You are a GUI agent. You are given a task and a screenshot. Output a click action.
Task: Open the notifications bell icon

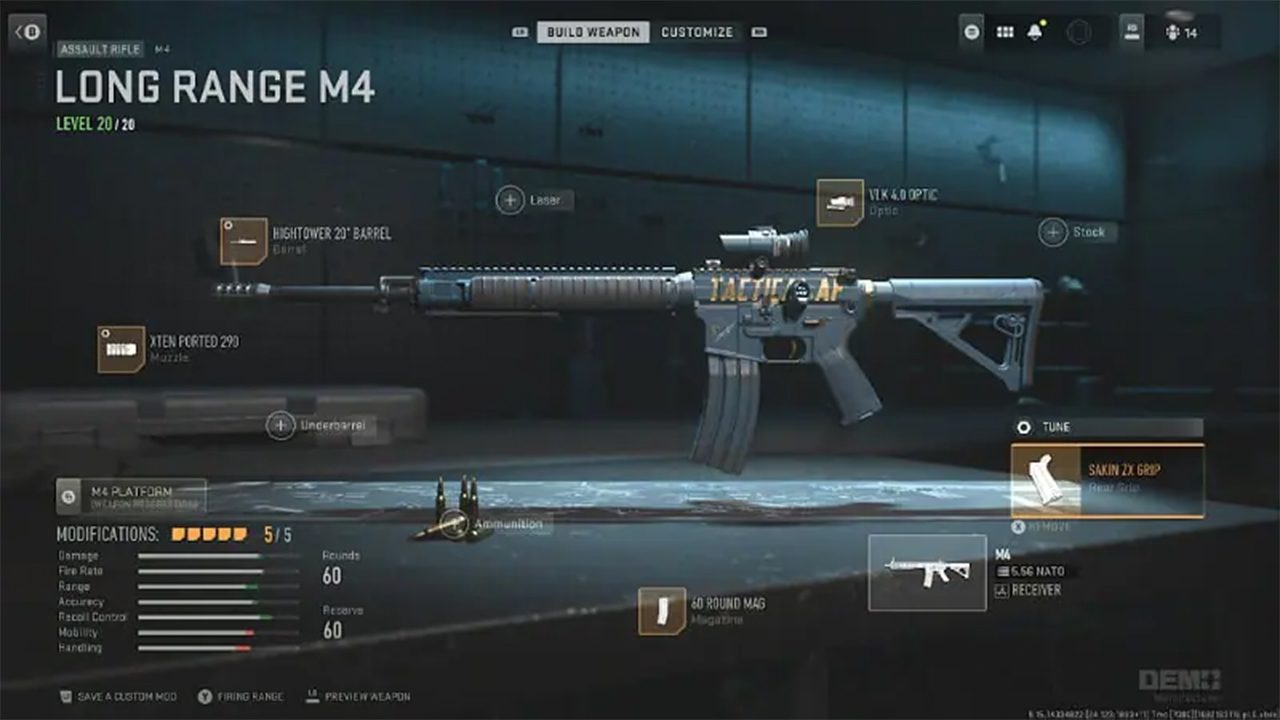click(1034, 32)
